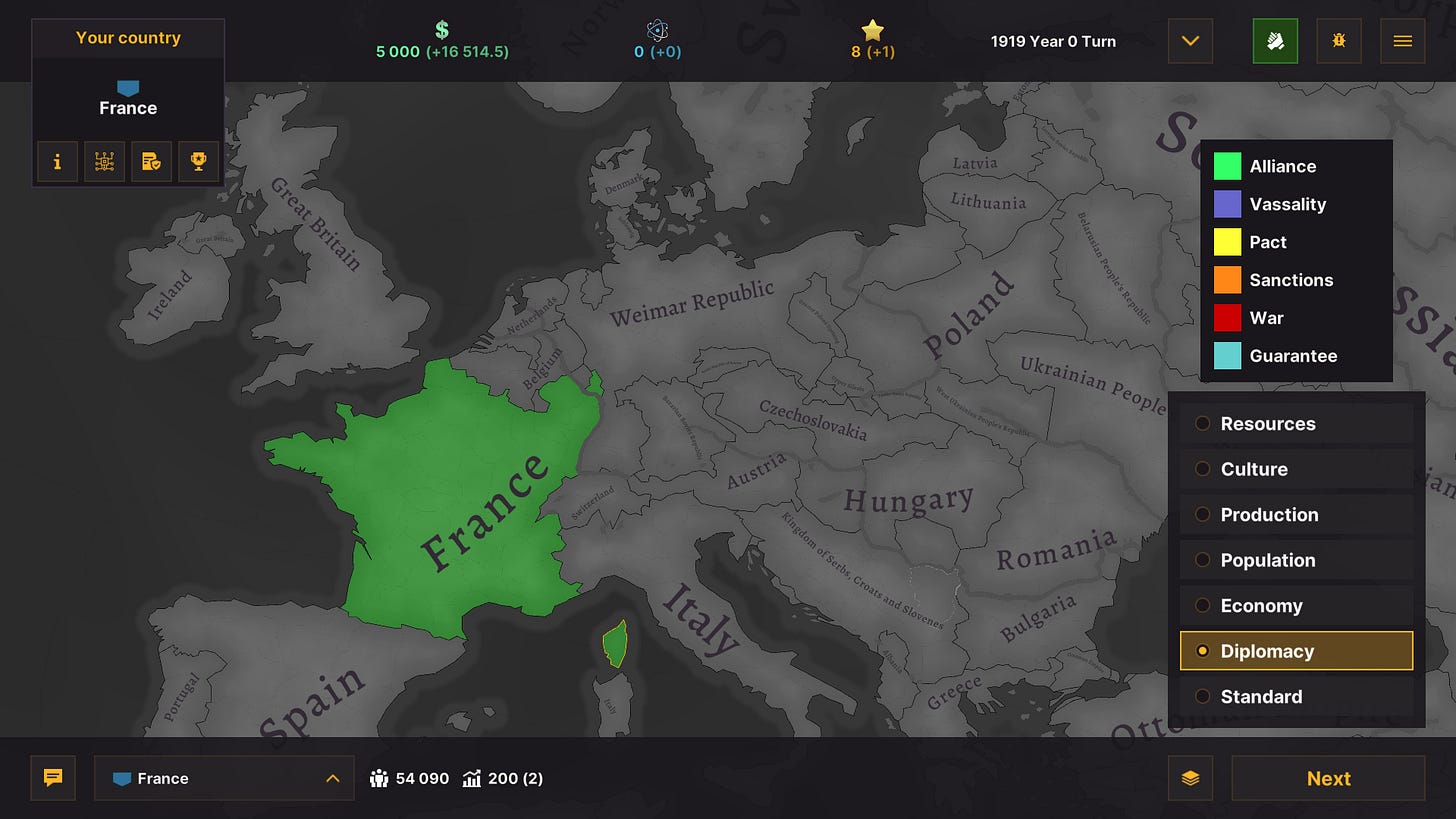
Task: Click the layers icon near Next button
Action: (x=1190, y=778)
